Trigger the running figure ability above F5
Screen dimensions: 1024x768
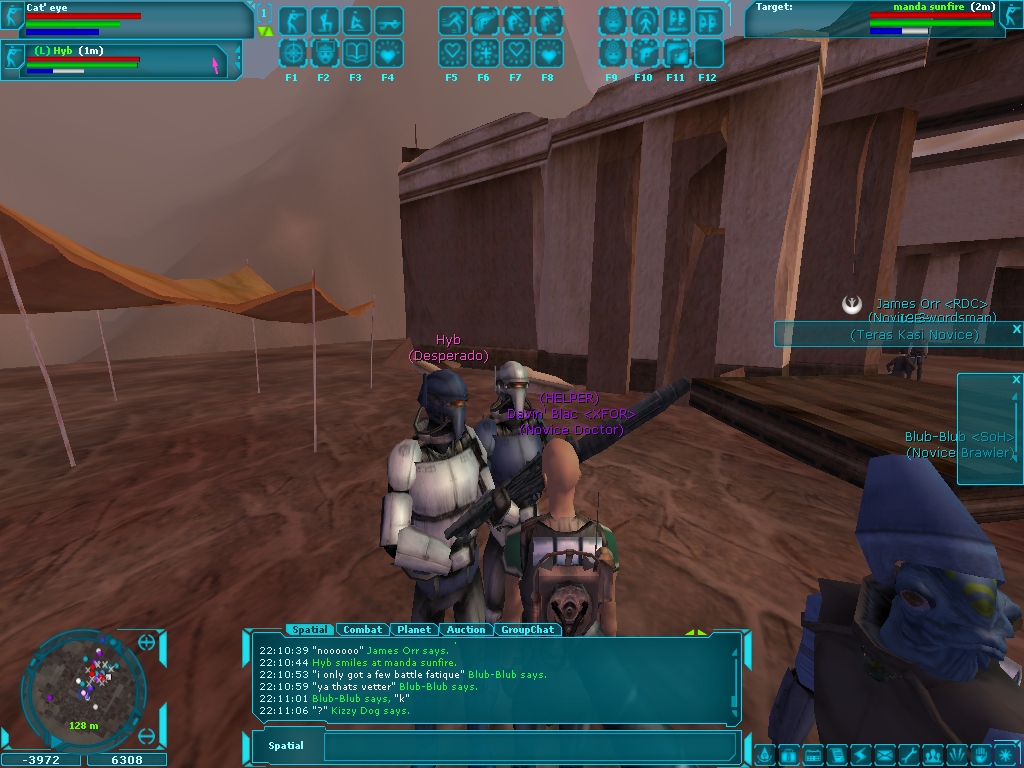452,20
